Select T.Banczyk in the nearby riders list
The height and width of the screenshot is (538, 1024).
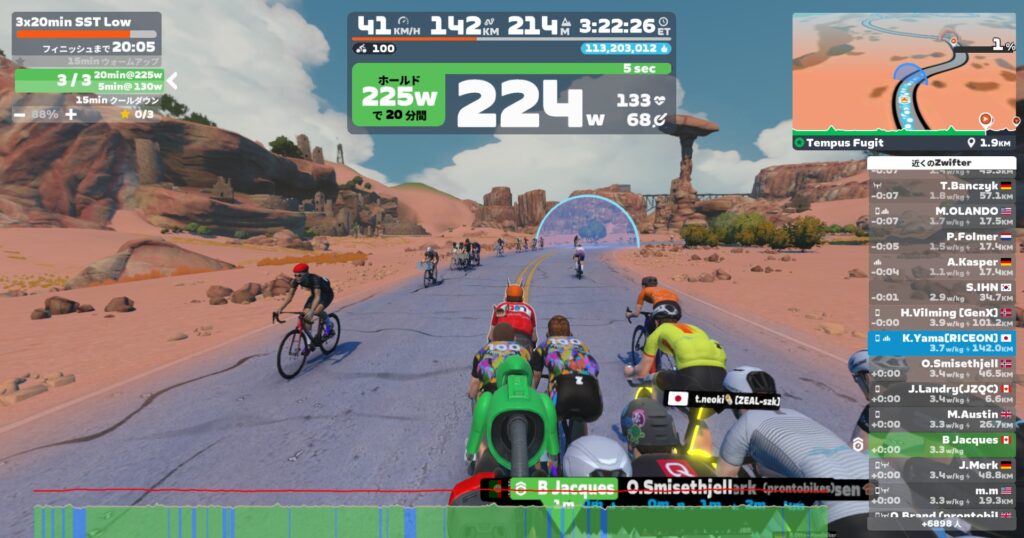[941, 190]
